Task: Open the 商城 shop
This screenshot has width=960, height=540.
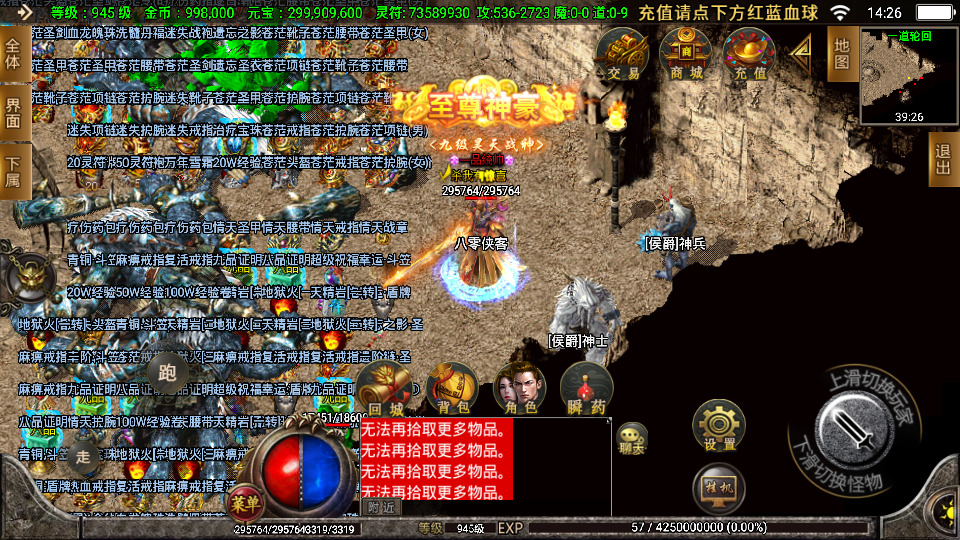Action: click(686, 55)
